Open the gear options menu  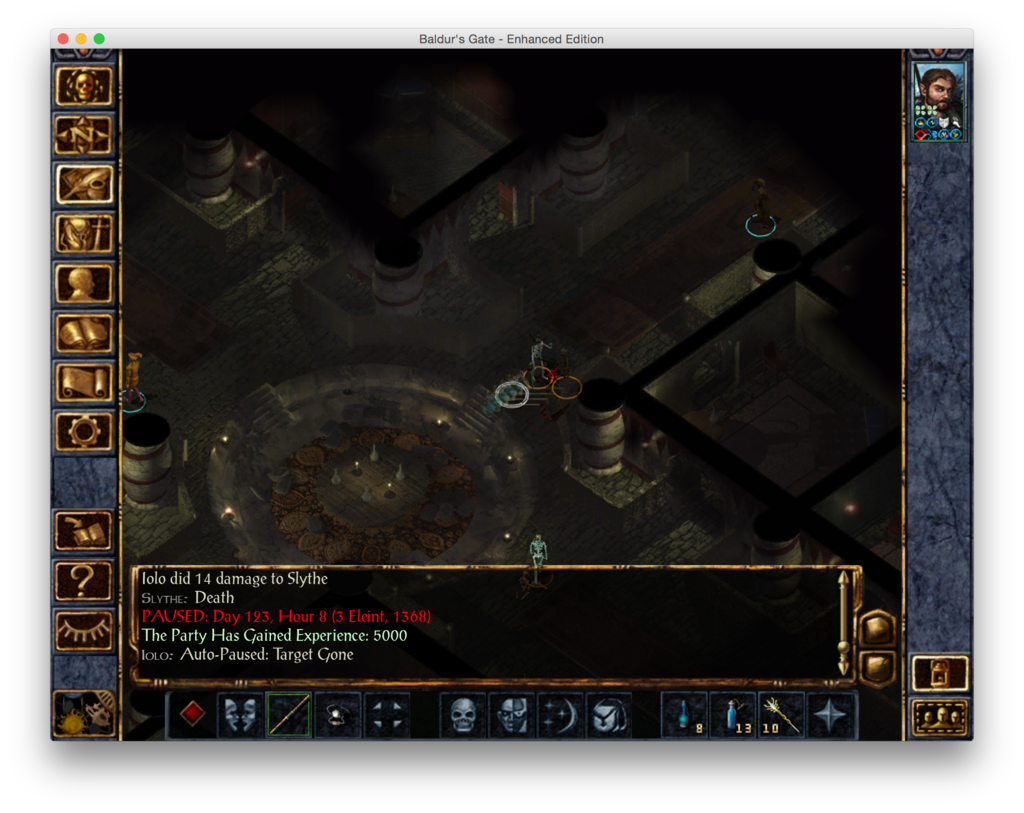(x=84, y=432)
